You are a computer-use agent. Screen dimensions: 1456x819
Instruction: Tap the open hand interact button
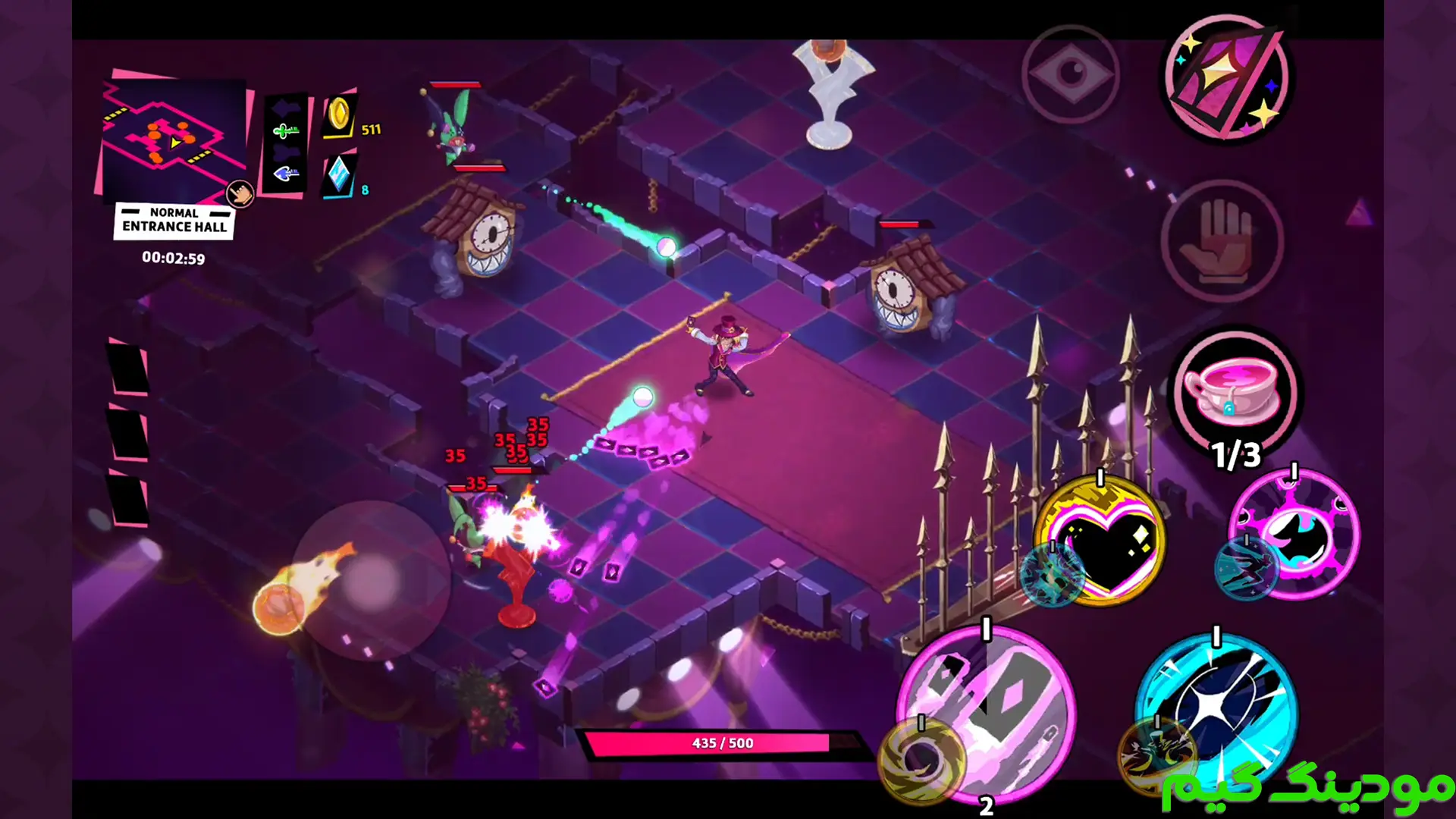1221,241
